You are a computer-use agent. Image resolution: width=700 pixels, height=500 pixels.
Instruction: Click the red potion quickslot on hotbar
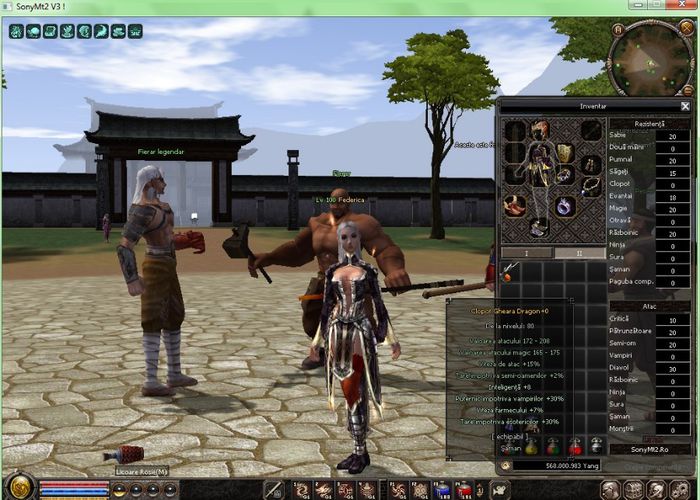(x=465, y=489)
